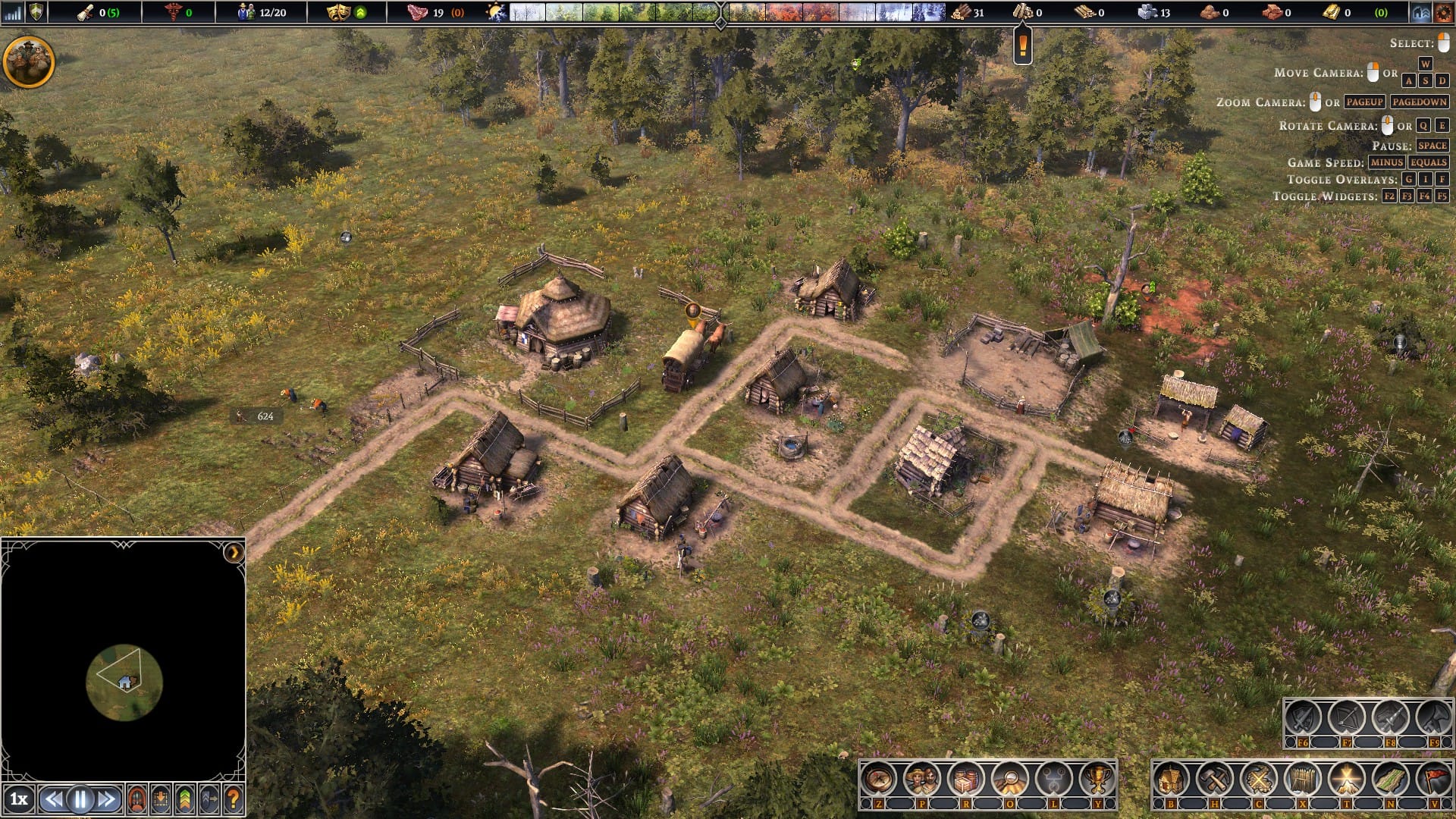This screenshot has height=819, width=1456.
Task: Select the hammer and pickaxe tool
Action: (x=1215, y=779)
